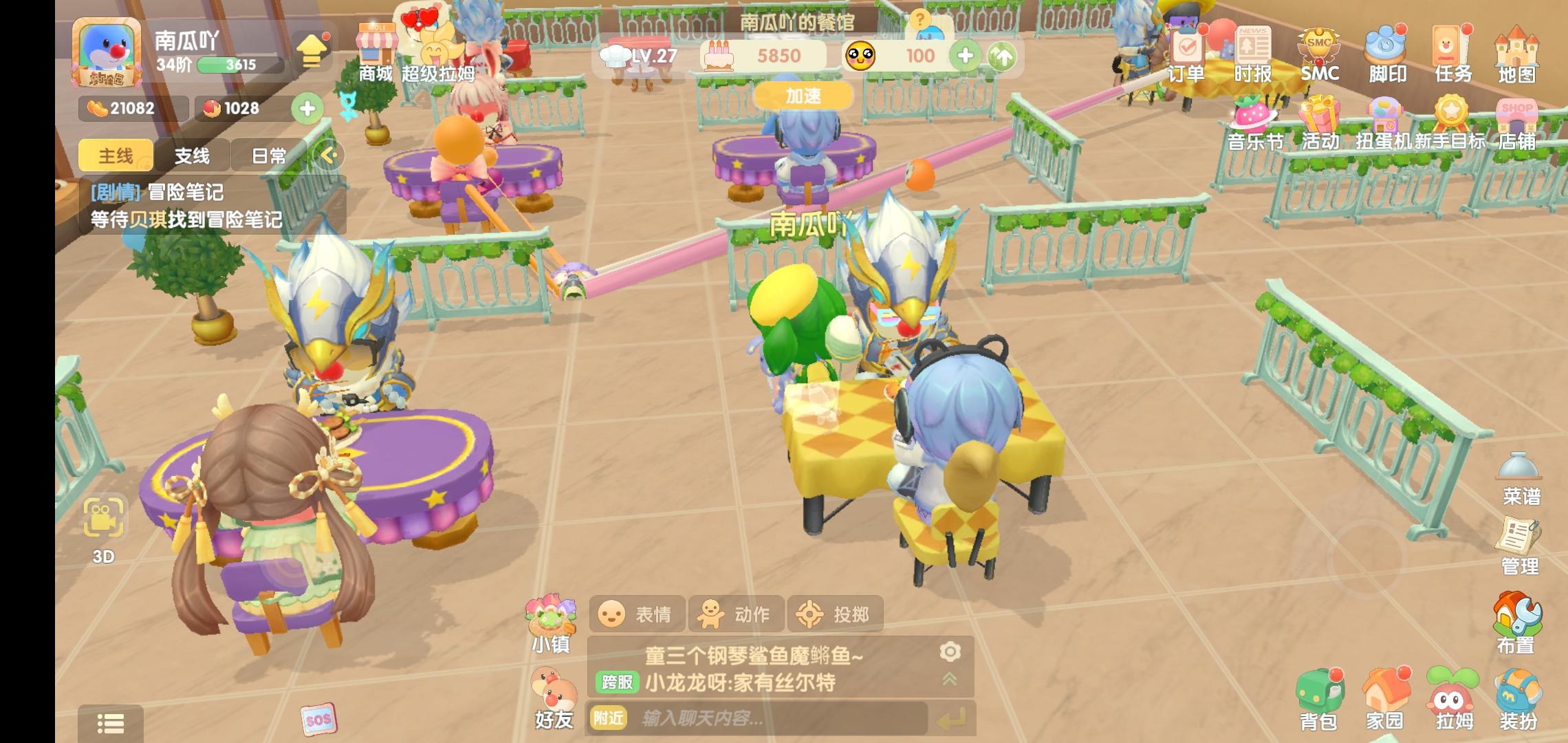Check orders via the 订单 icon
Screen dimensions: 1568x743
(x=1188, y=52)
